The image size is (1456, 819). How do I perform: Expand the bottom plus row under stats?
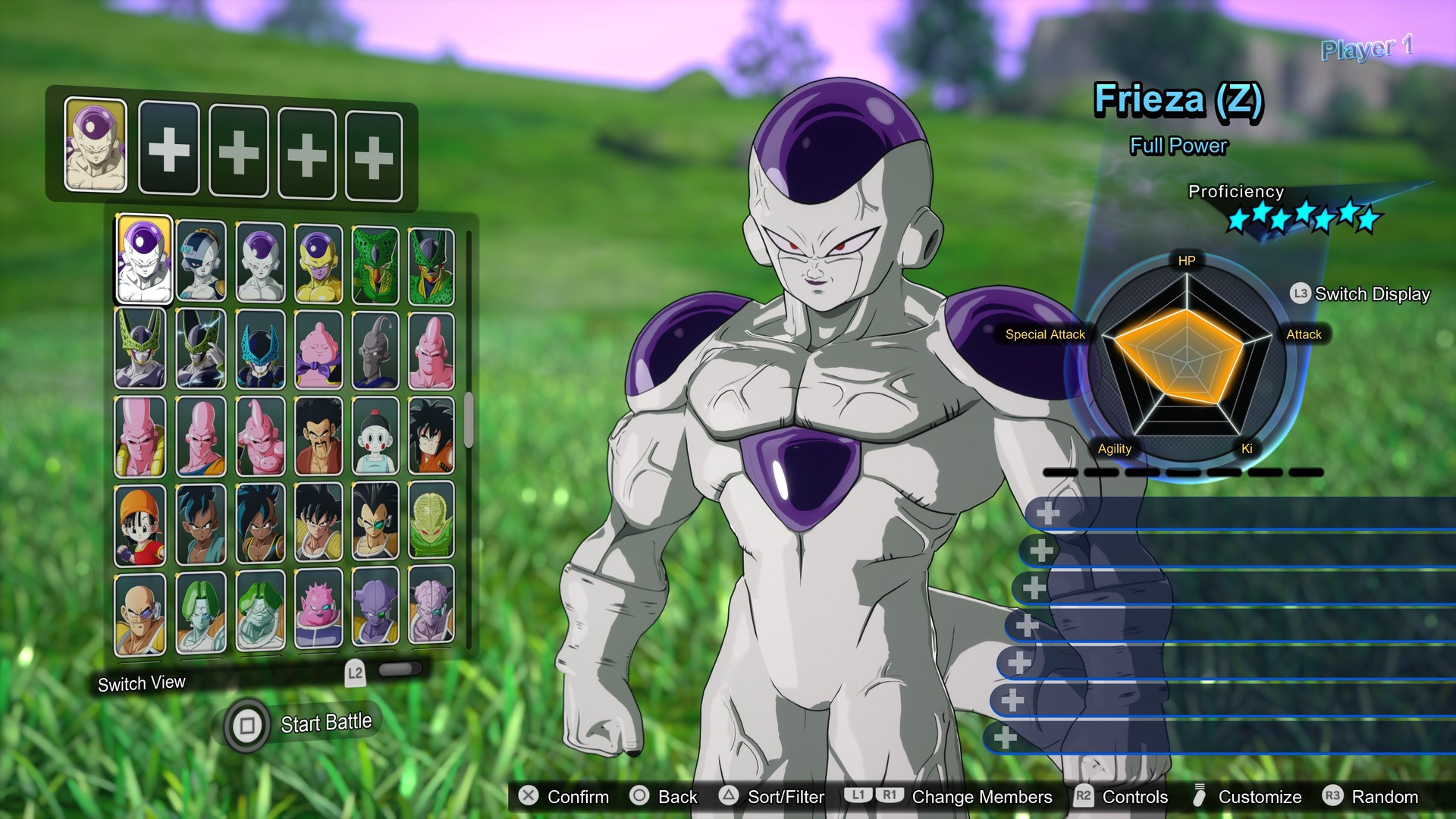pyautogui.click(x=1005, y=736)
